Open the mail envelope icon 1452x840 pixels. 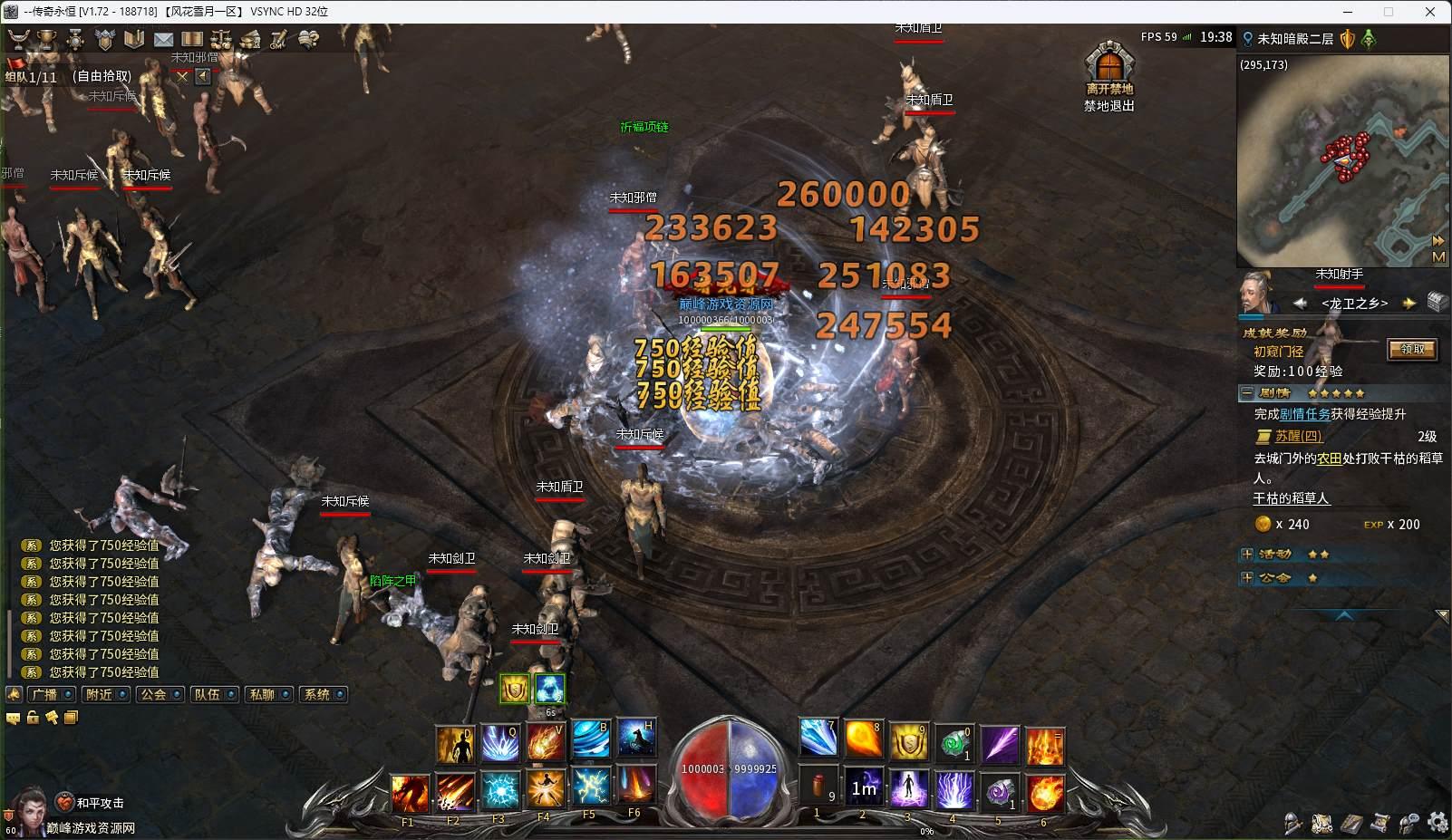163,39
